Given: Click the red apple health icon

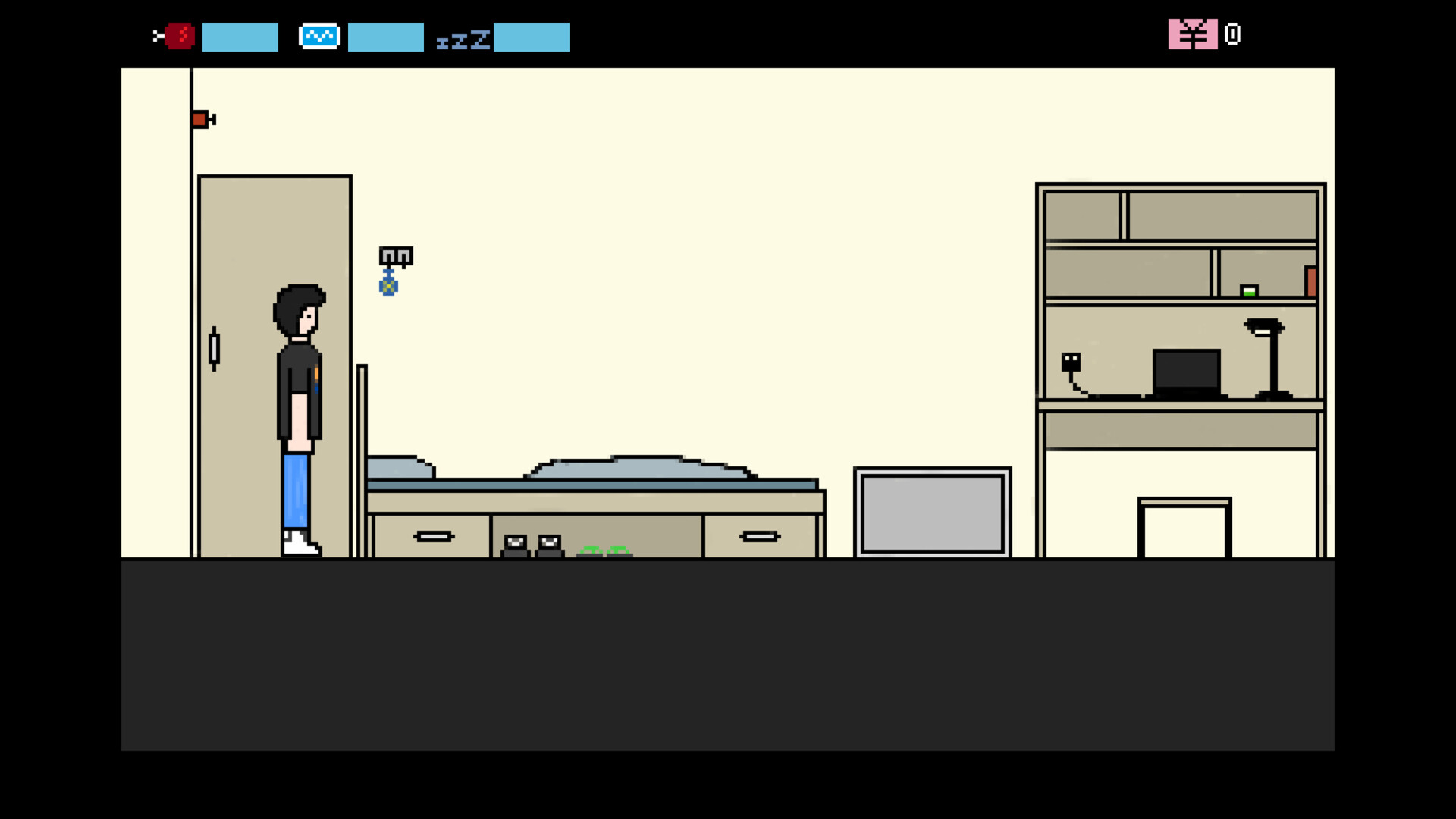Looking at the screenshot, I should point(179,35).
